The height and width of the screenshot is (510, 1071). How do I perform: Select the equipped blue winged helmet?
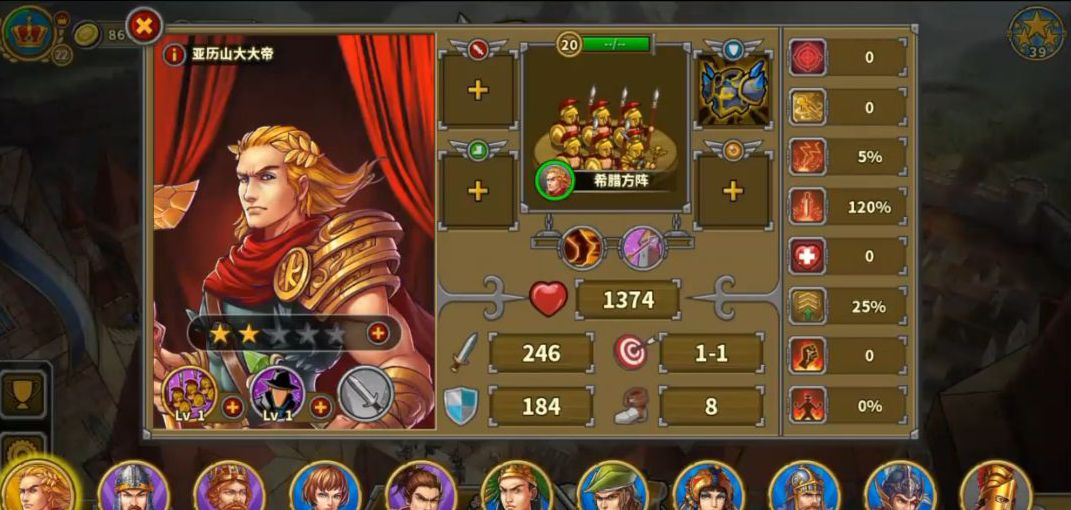pyautogui.click(x=733, y=90)
